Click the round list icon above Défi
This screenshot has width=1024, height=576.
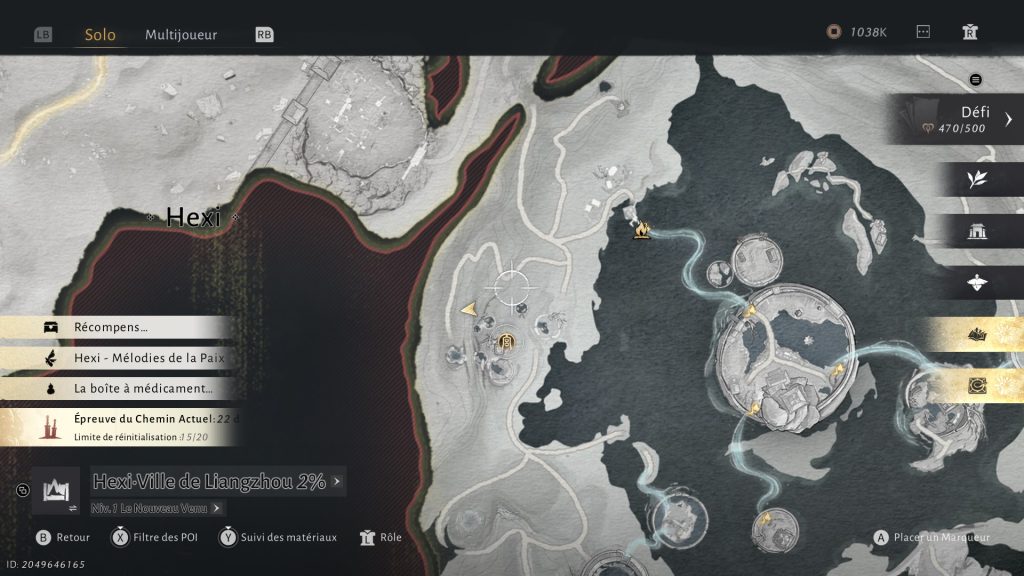point(976,80)
